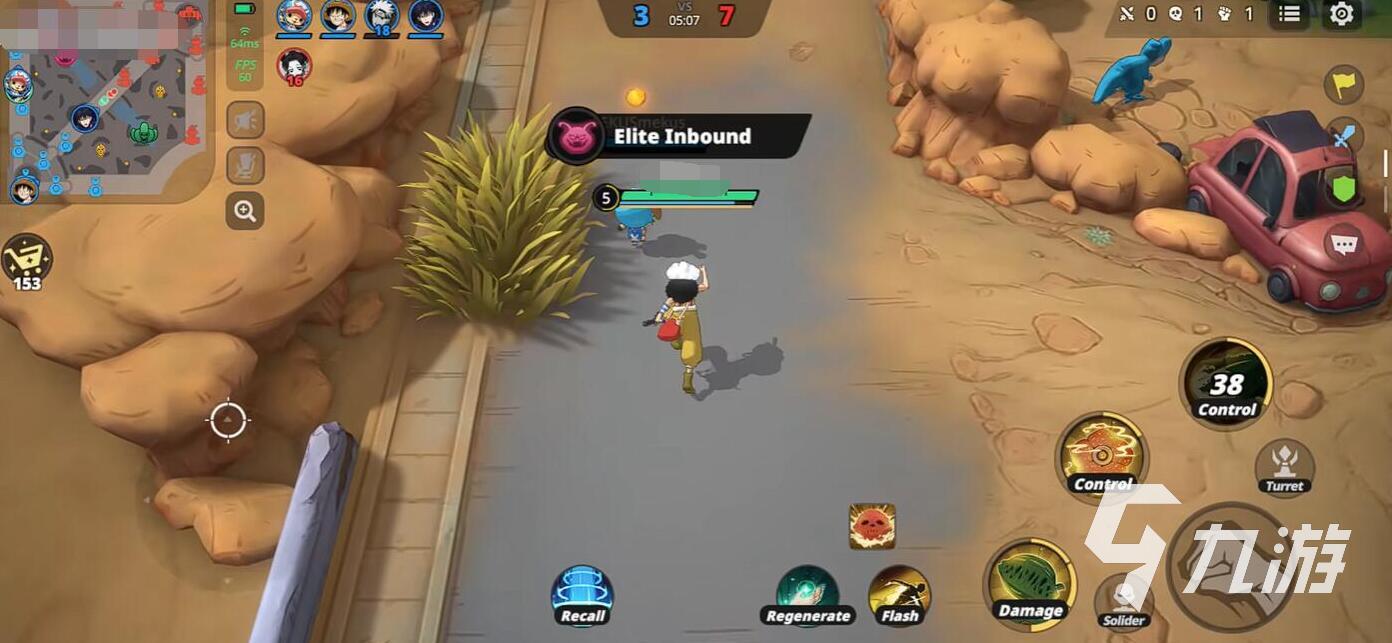1392x643 pixels.
Task: Target minions with the Solider button
Action: 1124,602
